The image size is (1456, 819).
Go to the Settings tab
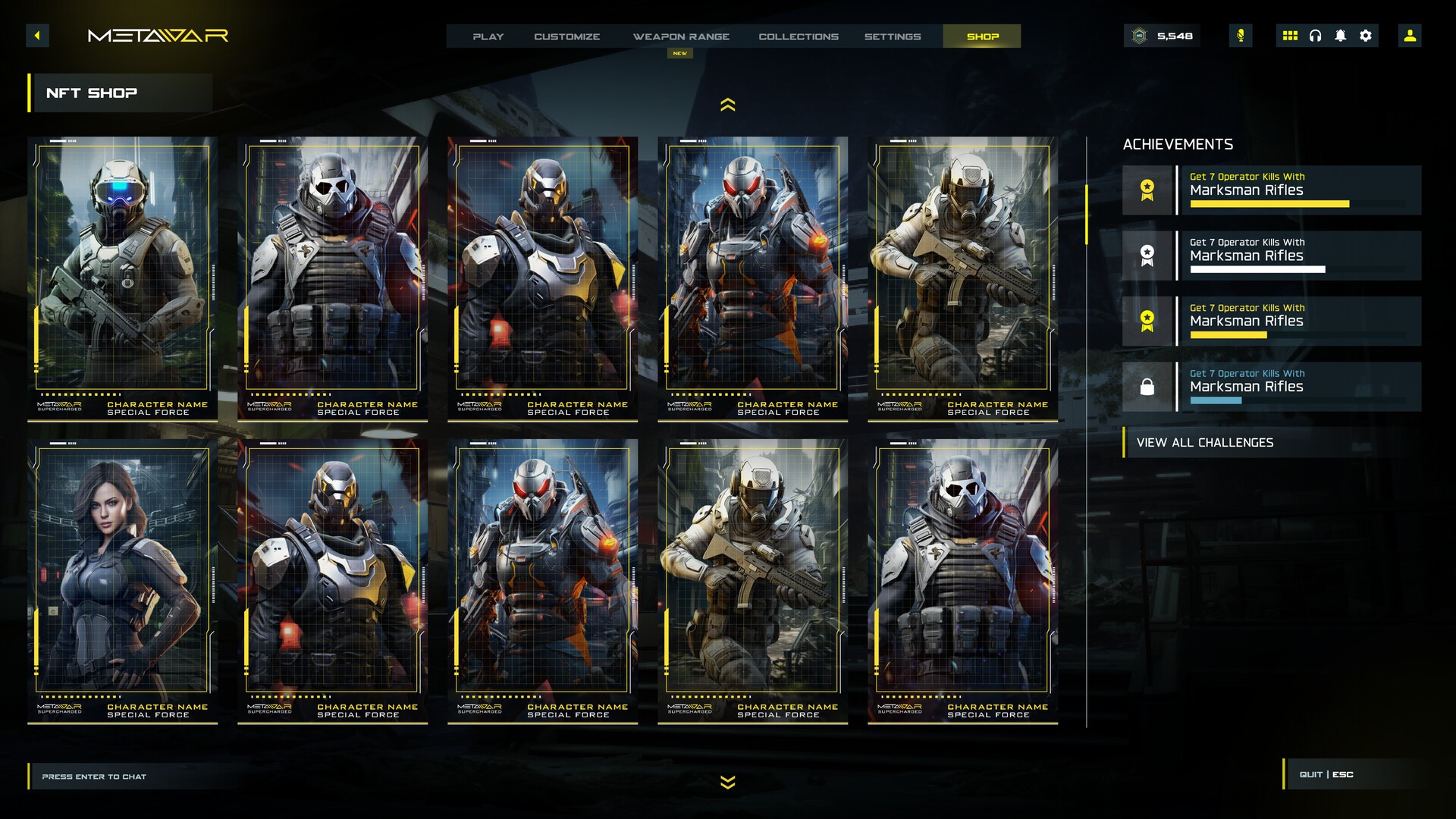click(x=893, y=36)
